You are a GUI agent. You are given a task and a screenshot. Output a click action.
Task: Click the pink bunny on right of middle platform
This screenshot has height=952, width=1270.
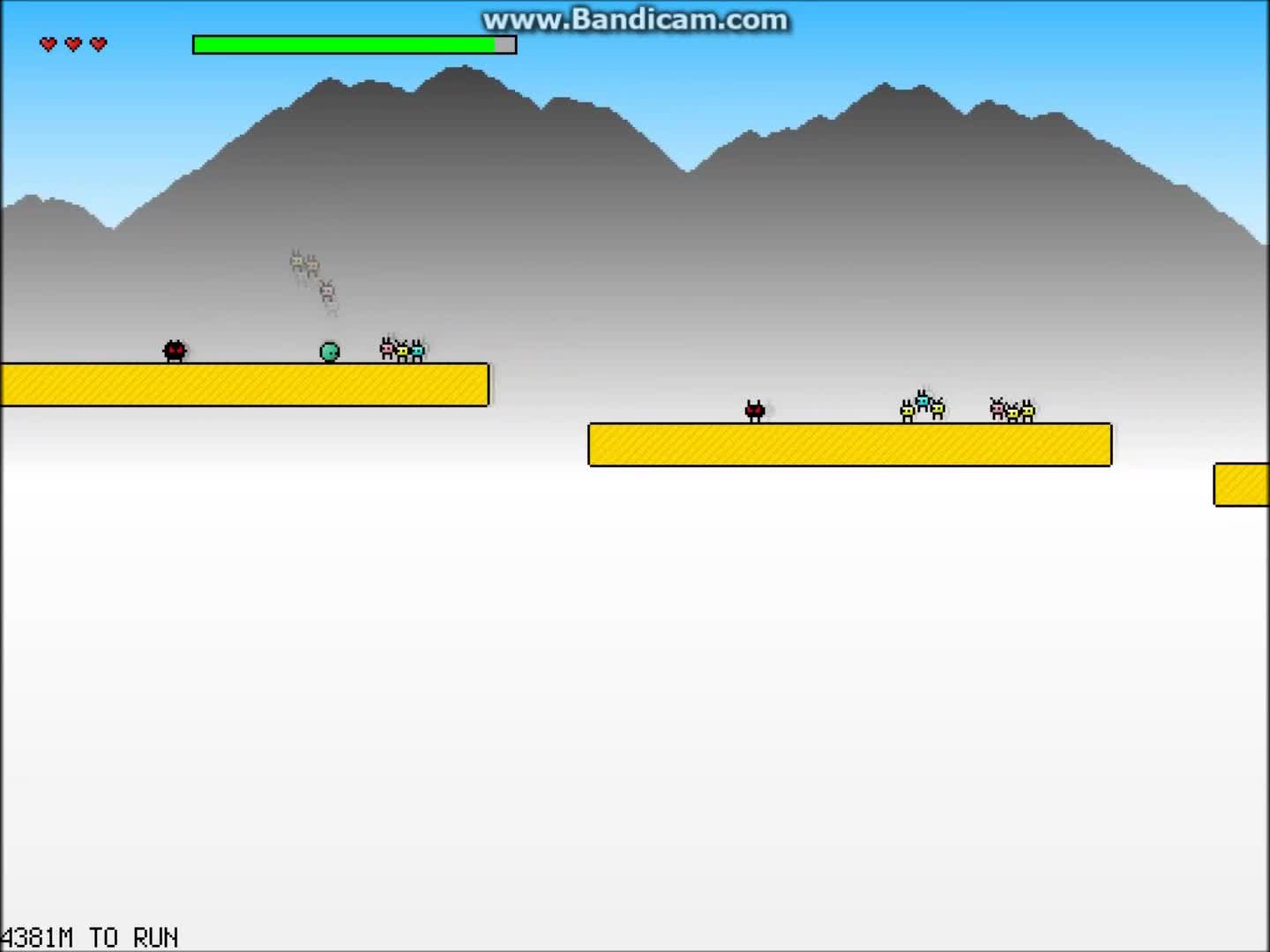998,410
